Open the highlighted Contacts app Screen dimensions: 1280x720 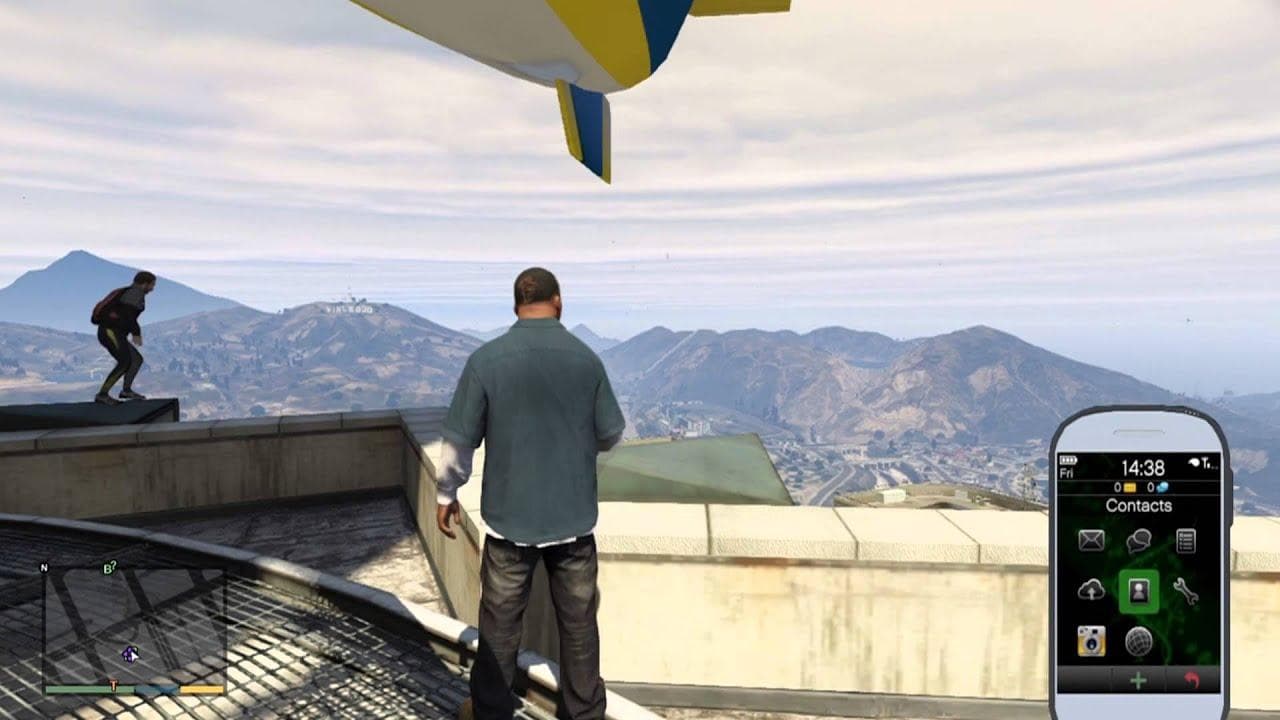pos(1138,591)
